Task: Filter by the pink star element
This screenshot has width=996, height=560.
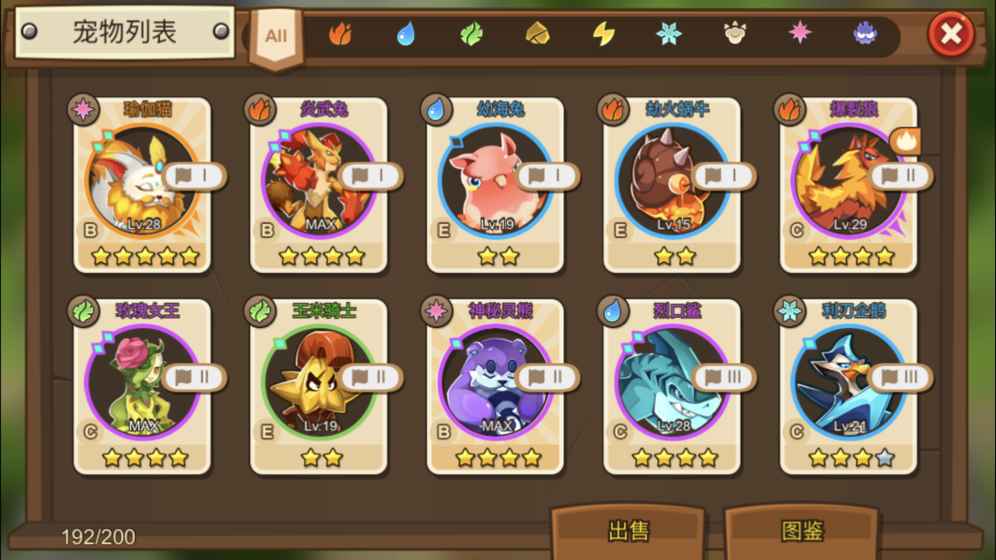Action: pyautogui.click(x=800, y=35)
